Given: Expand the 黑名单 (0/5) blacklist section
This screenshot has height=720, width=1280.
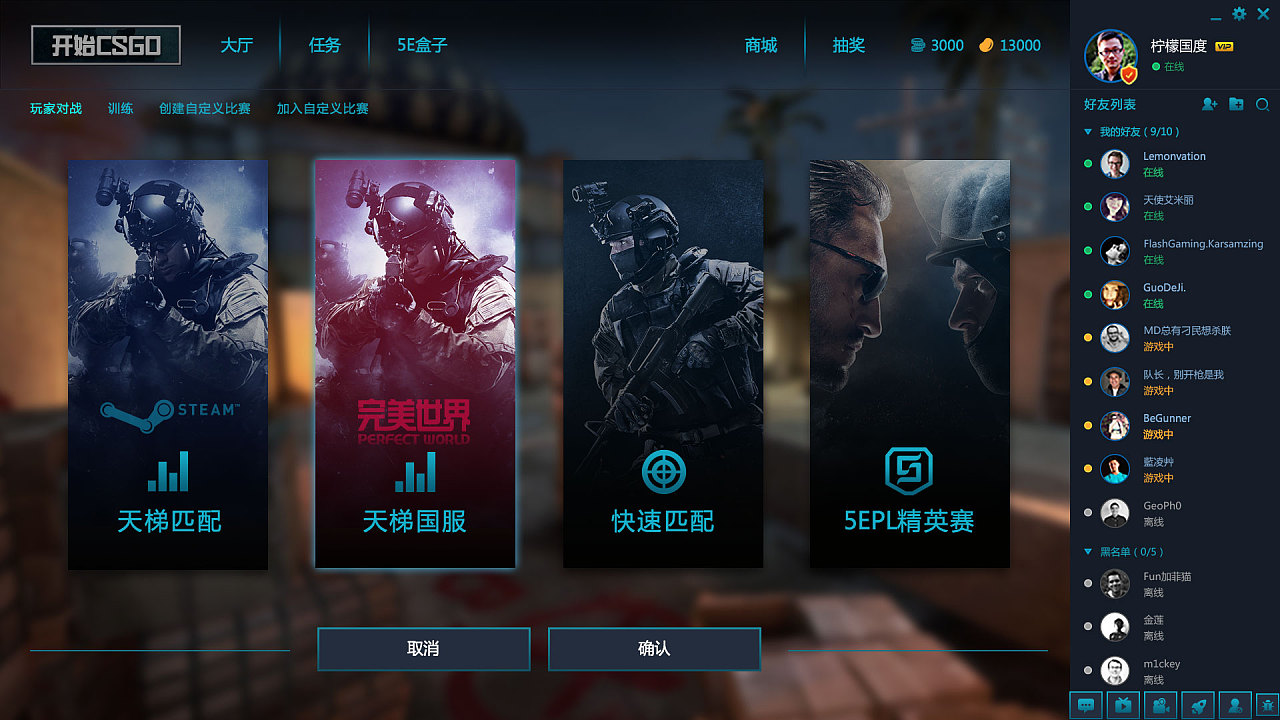Looking at the screenshot, I should [1086, 551].
